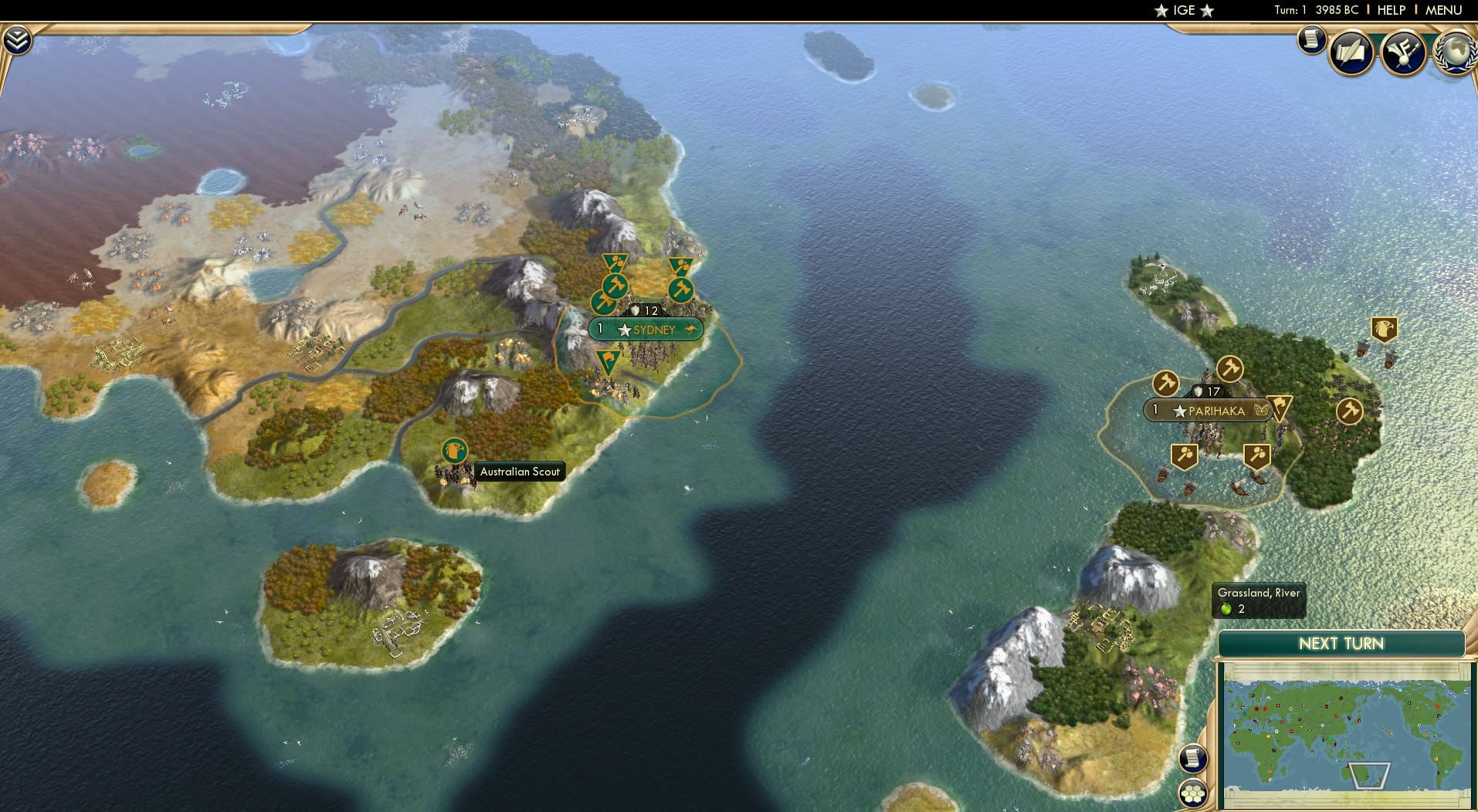Open the HELP screen
The width and height of the screenshot is (1478, 812).
click(x=1390, y=10)
